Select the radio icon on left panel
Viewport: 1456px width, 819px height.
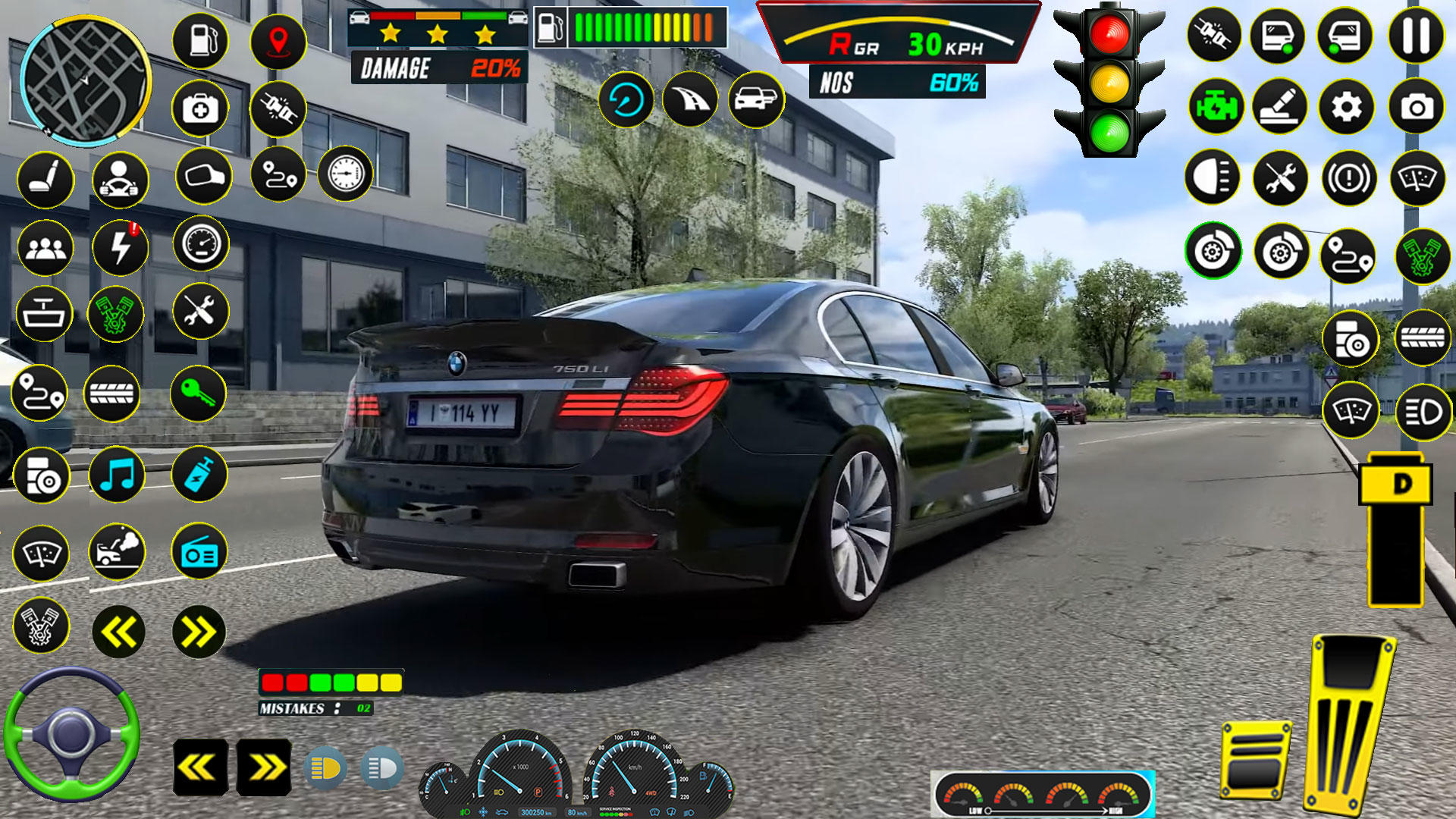point(199,553)
